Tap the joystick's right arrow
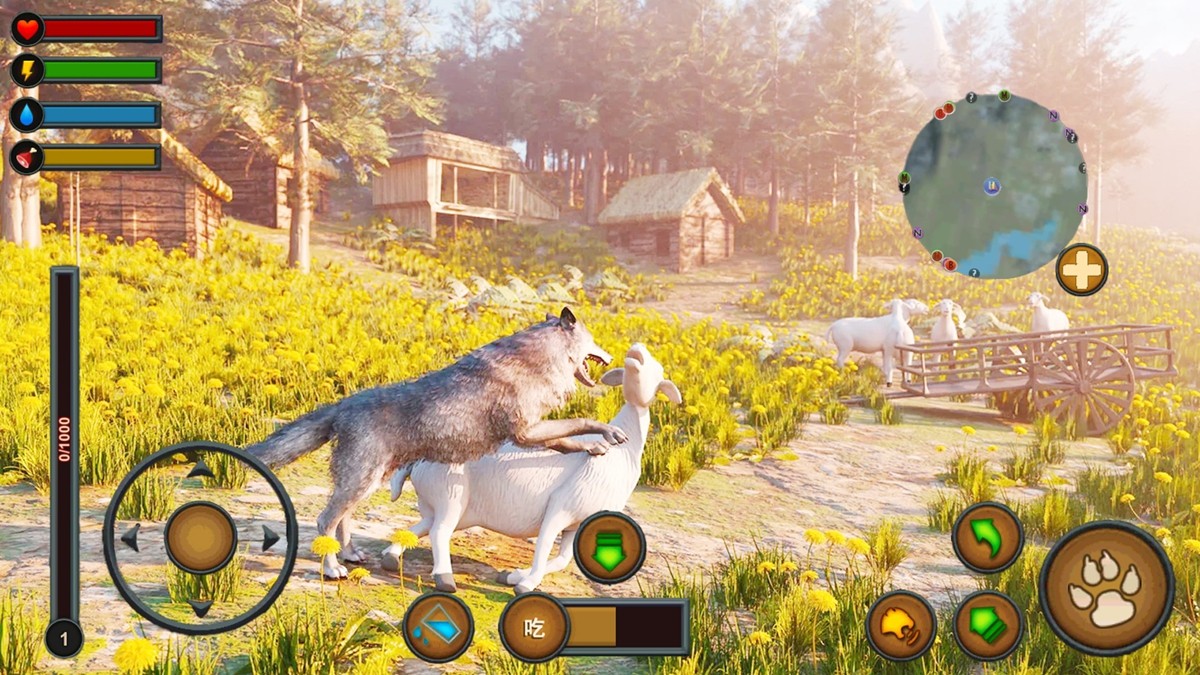 click(x=270, y=538)
